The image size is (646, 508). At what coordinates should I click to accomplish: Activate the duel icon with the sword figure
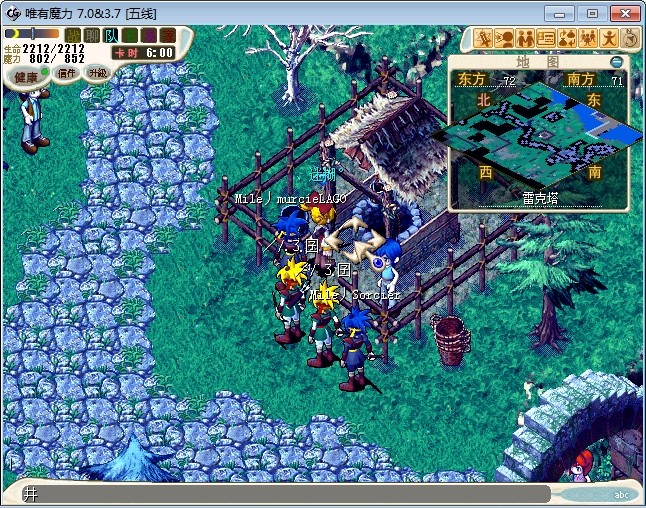[484, 38]
